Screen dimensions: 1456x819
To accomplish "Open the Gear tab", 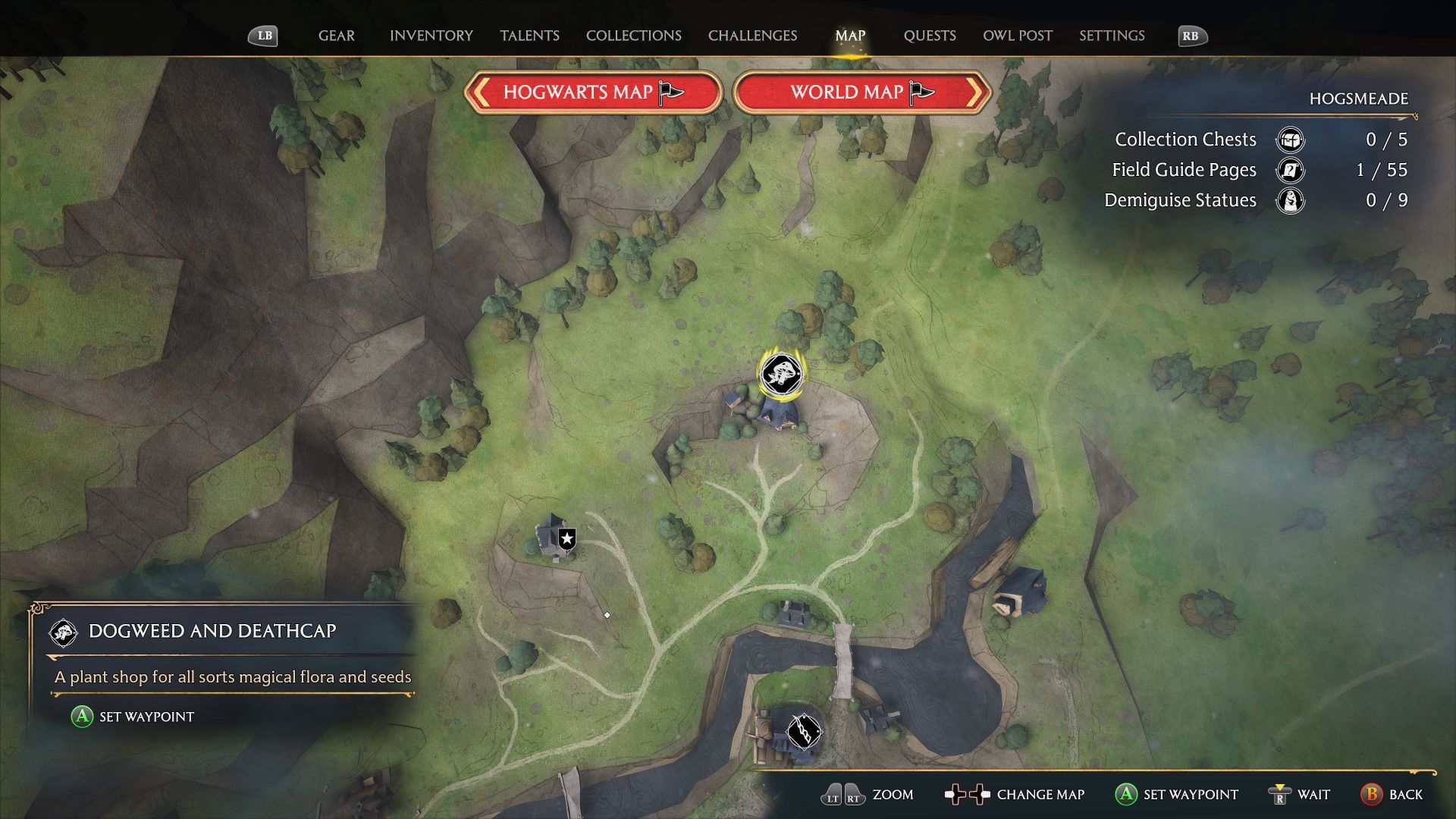I will point(336,36).
